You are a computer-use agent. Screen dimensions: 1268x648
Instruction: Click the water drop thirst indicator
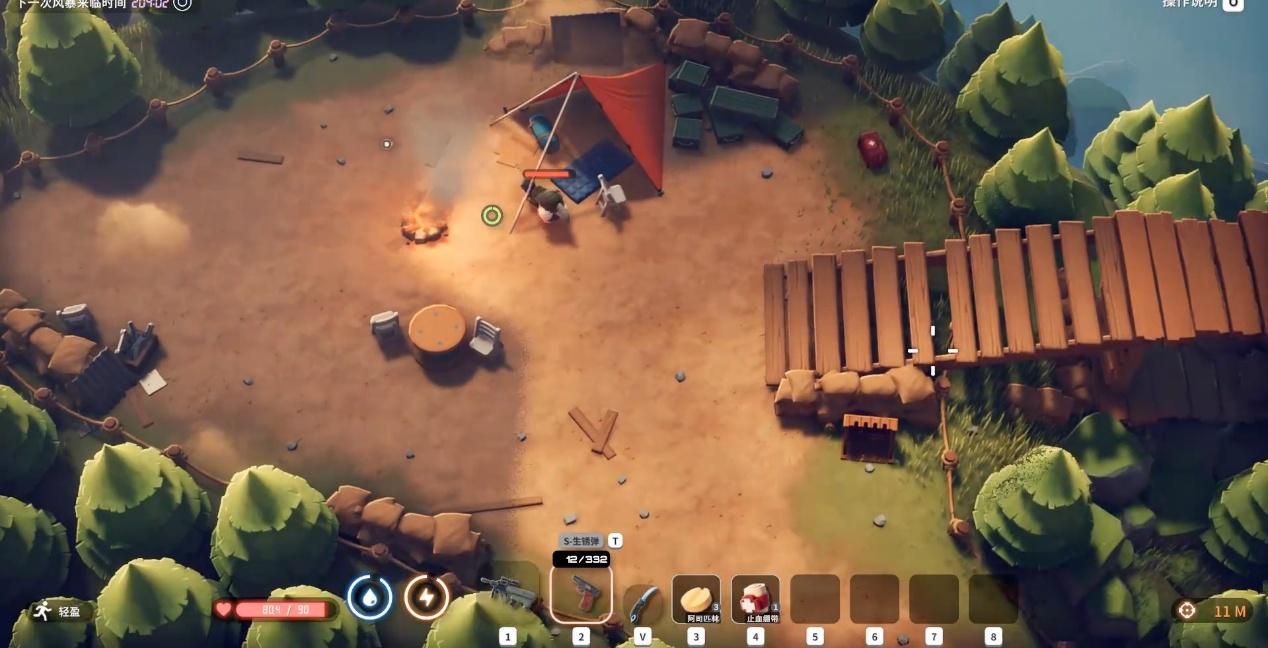pos(370,598)
